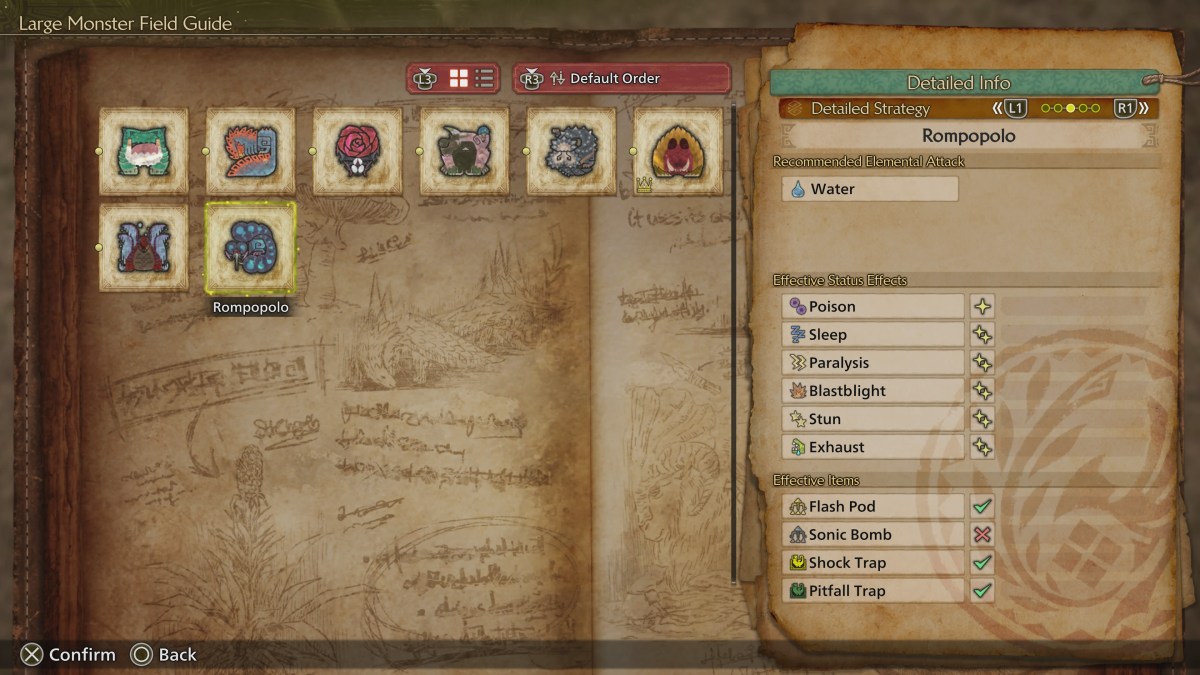Choose the Paralysis status effect row
Image resolution: width=1200 pixels, height=675 pixels.
click(x=873, y=363)
